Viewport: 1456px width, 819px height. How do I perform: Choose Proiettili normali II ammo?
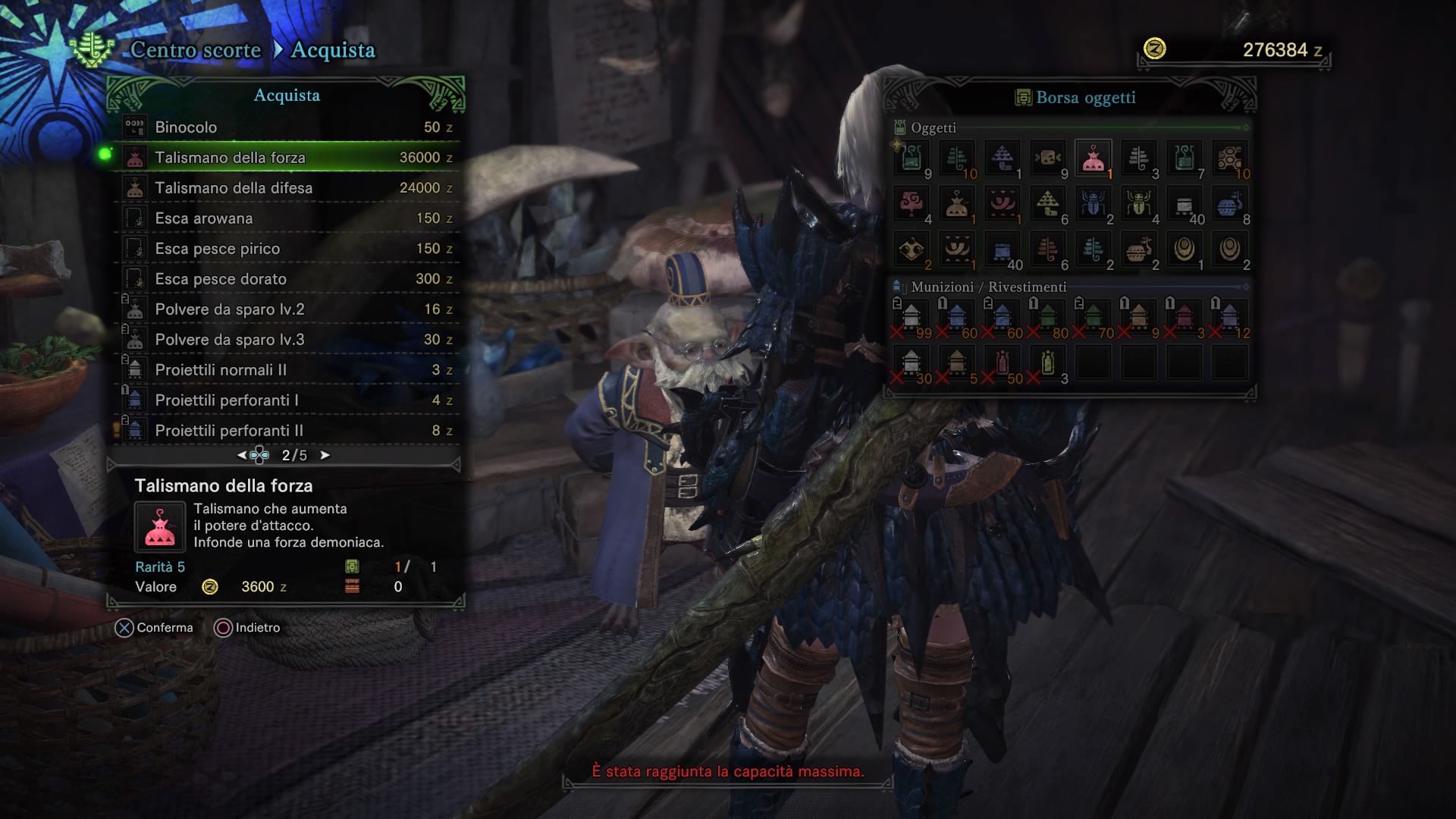[288, 370]
